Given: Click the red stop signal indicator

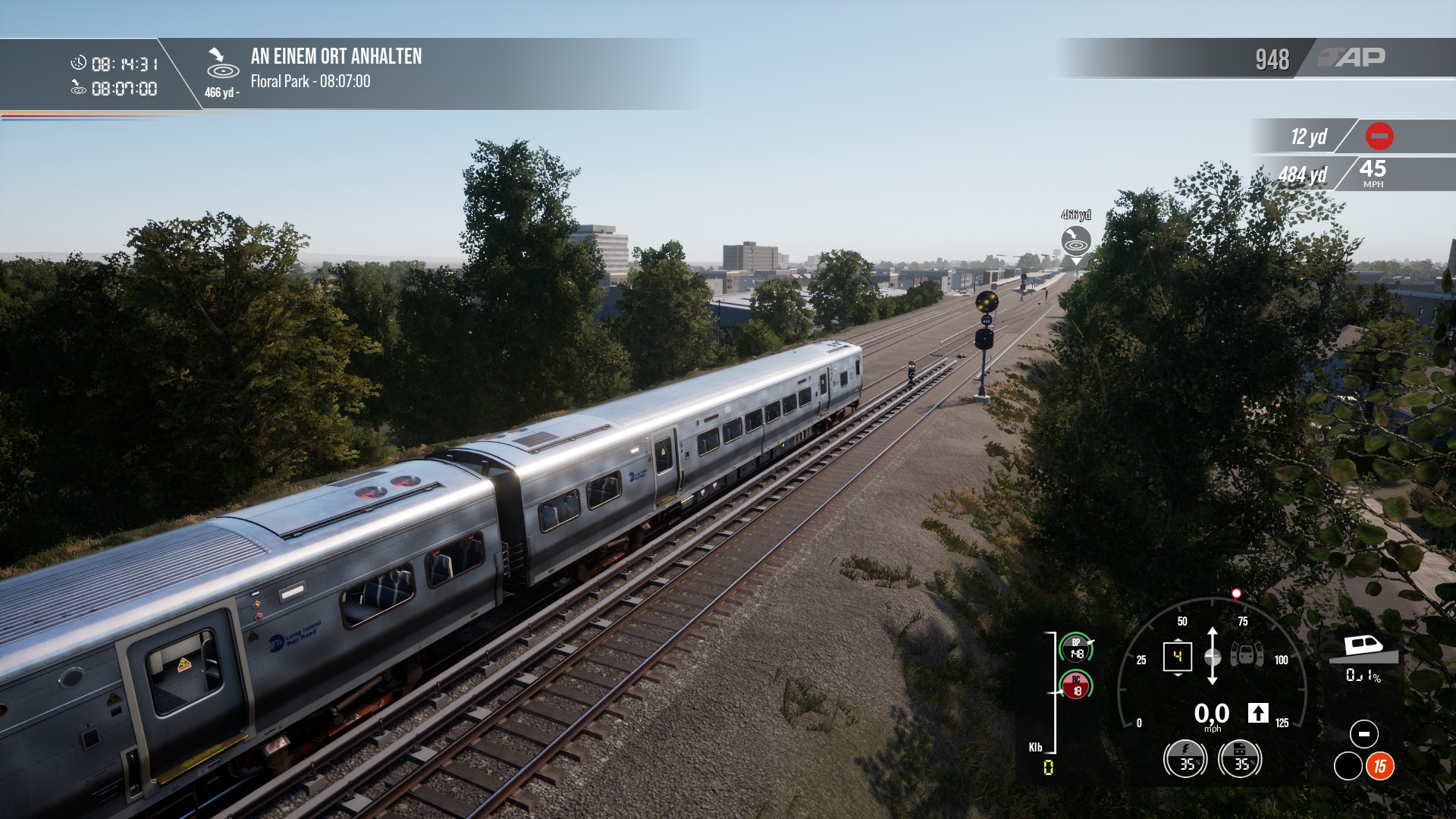Looking at the screenshot, I should 1379,136.
